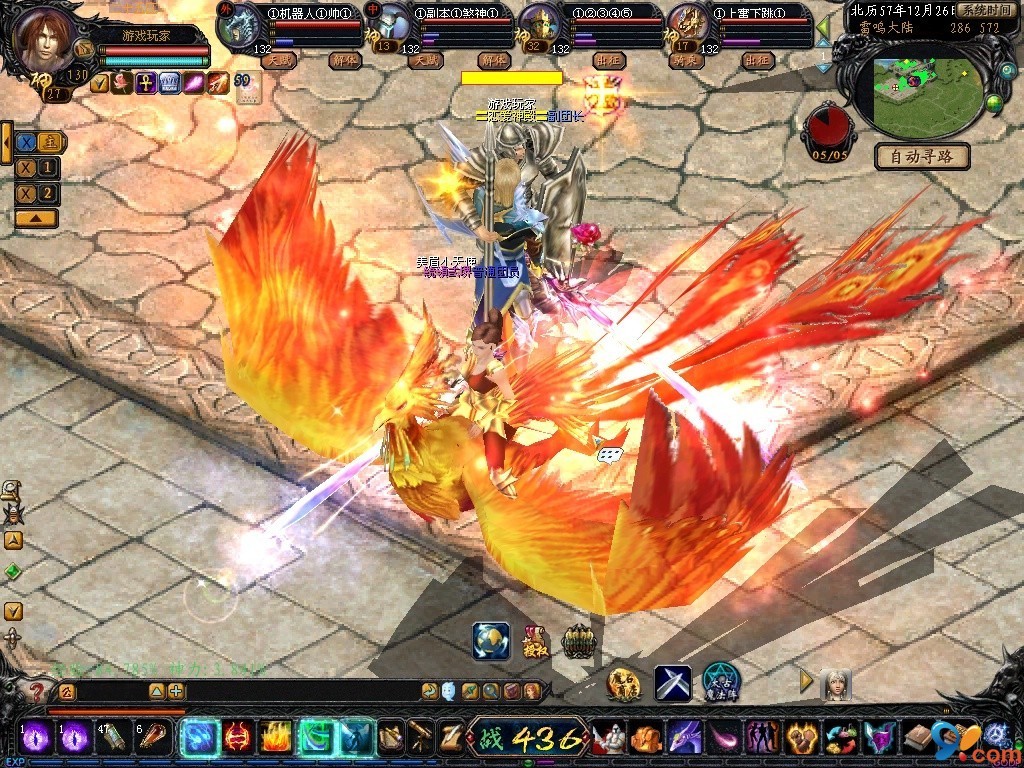Click the white-haired woman portrait icon
The width and height of the screenshot is (1024, 768).
coord(835,684)
